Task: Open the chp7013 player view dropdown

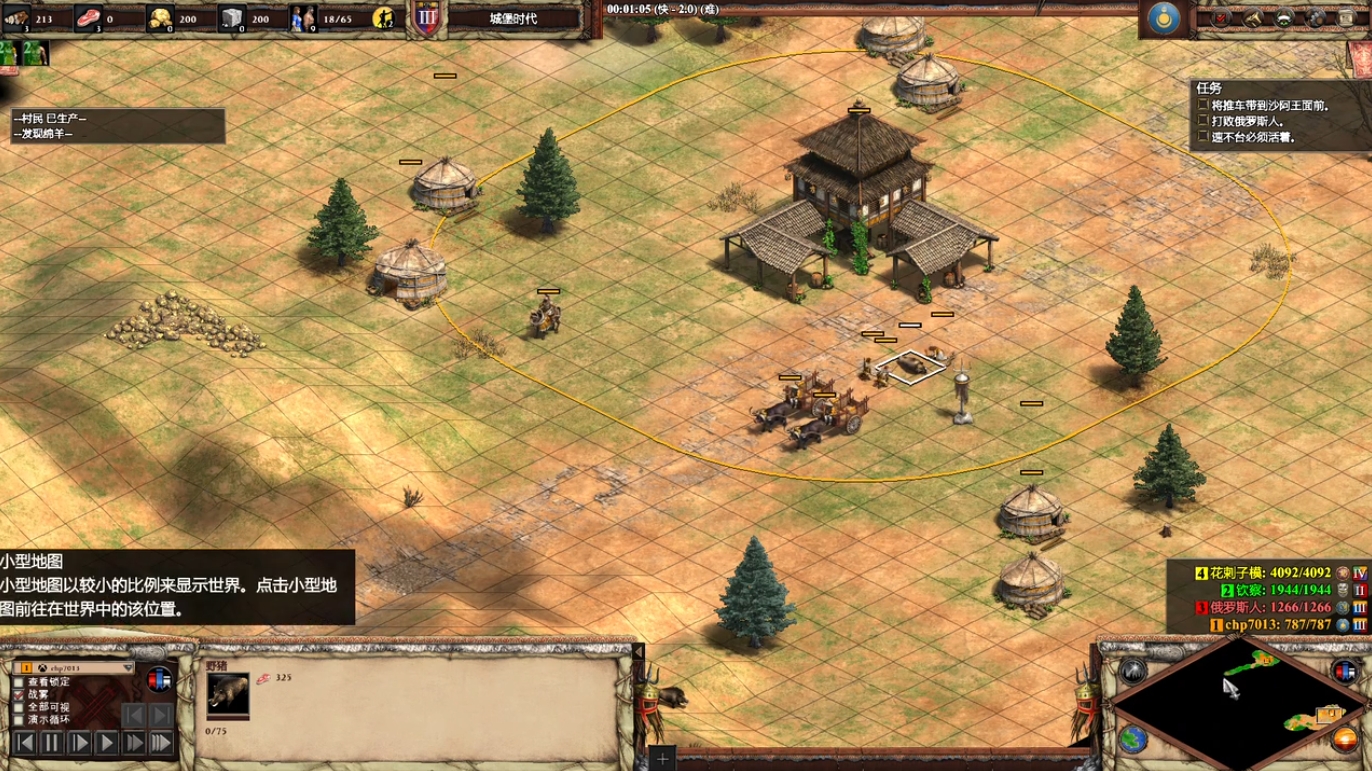Action: [127, 667]
